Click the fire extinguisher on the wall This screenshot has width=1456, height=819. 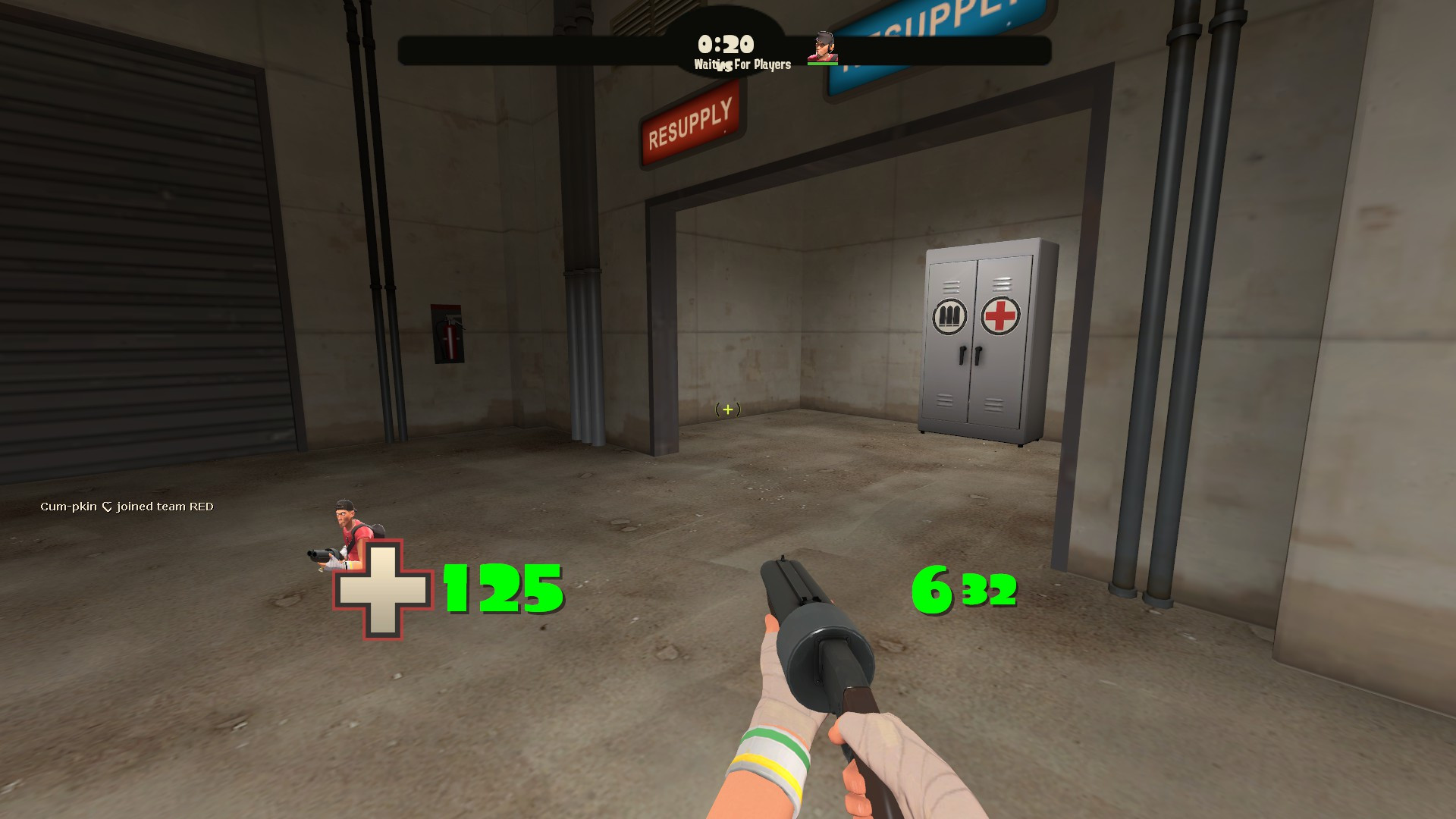(x=449, y=334)
